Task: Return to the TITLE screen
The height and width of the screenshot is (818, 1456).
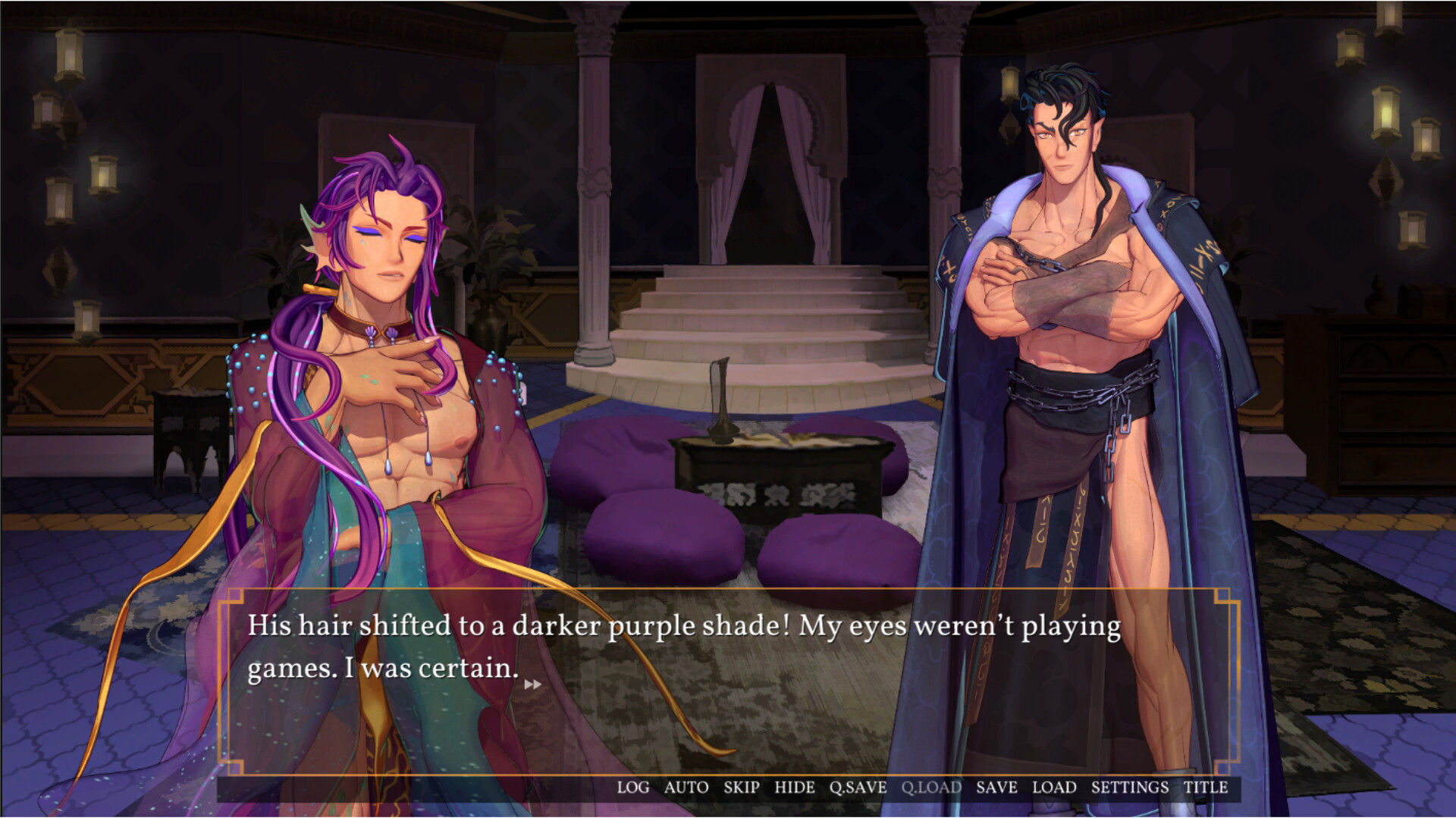Action: tap(1206, 787)
